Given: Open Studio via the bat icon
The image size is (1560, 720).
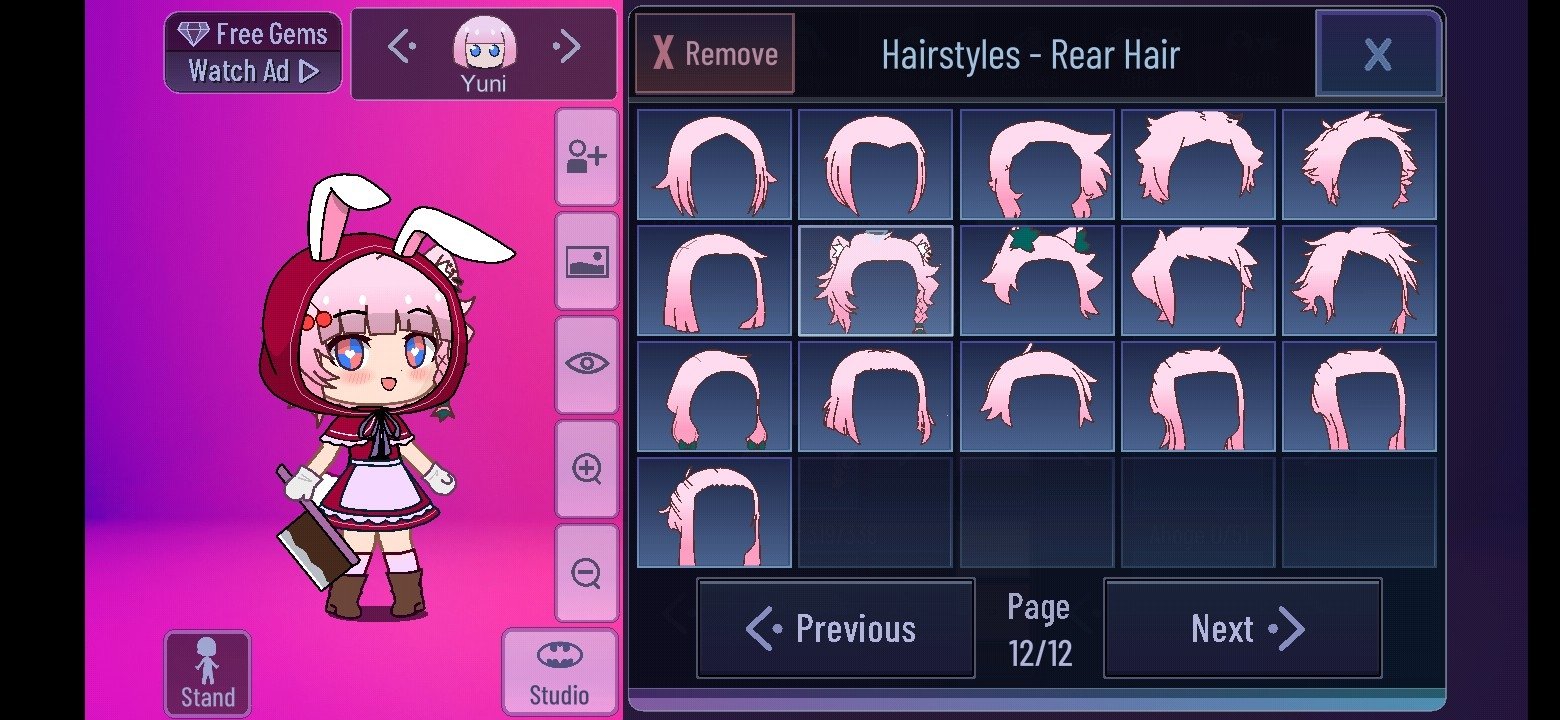Looking at the screenshot, I should point(560,670).
